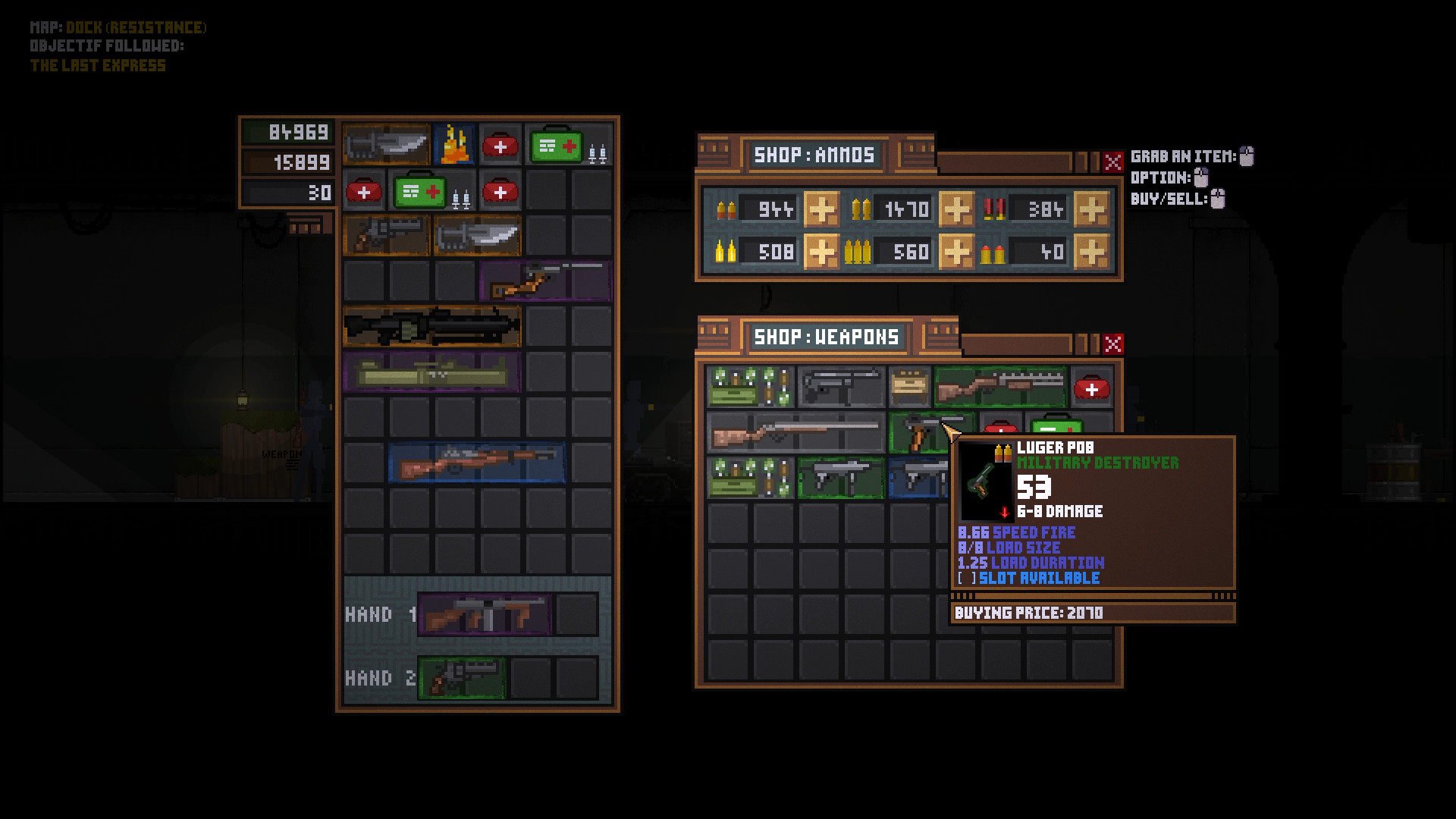The width and height of the screenshot is (1456, 819).
Task: Grab the olive rocket launcher from inventory
Action: click(x=431, y=372)
